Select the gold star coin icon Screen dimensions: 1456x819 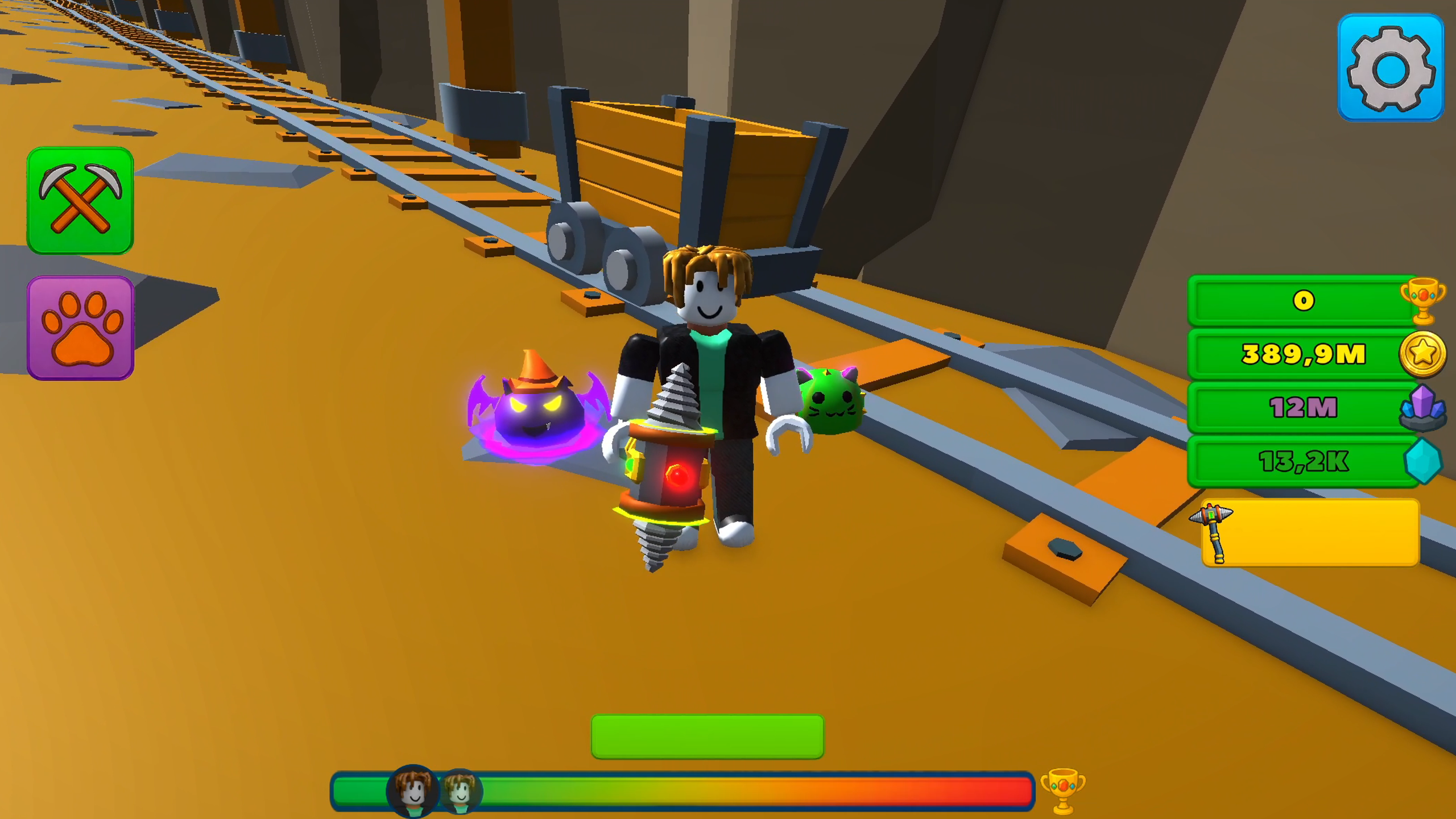1424,354
